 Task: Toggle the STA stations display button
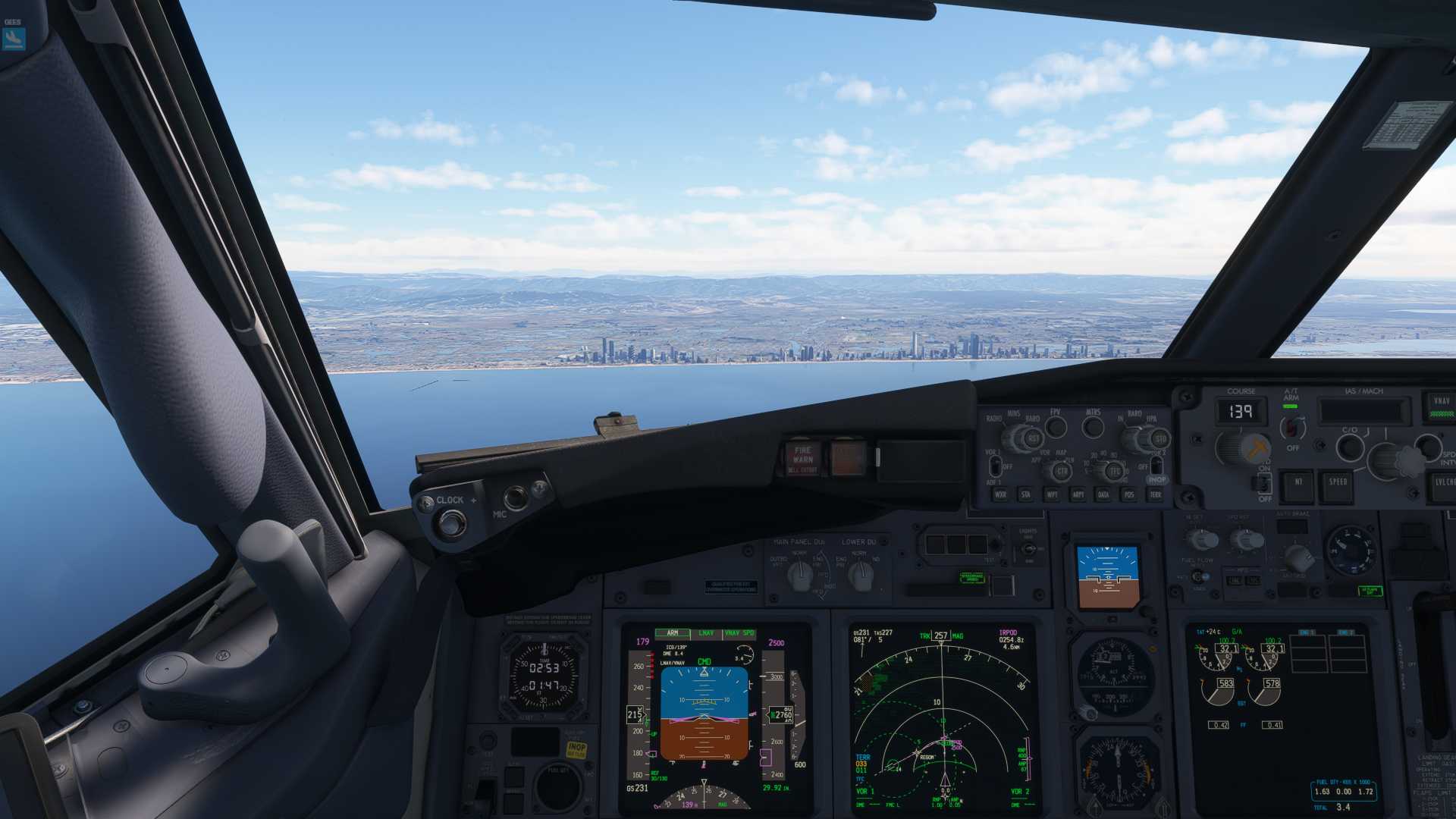coord(1026,494)
